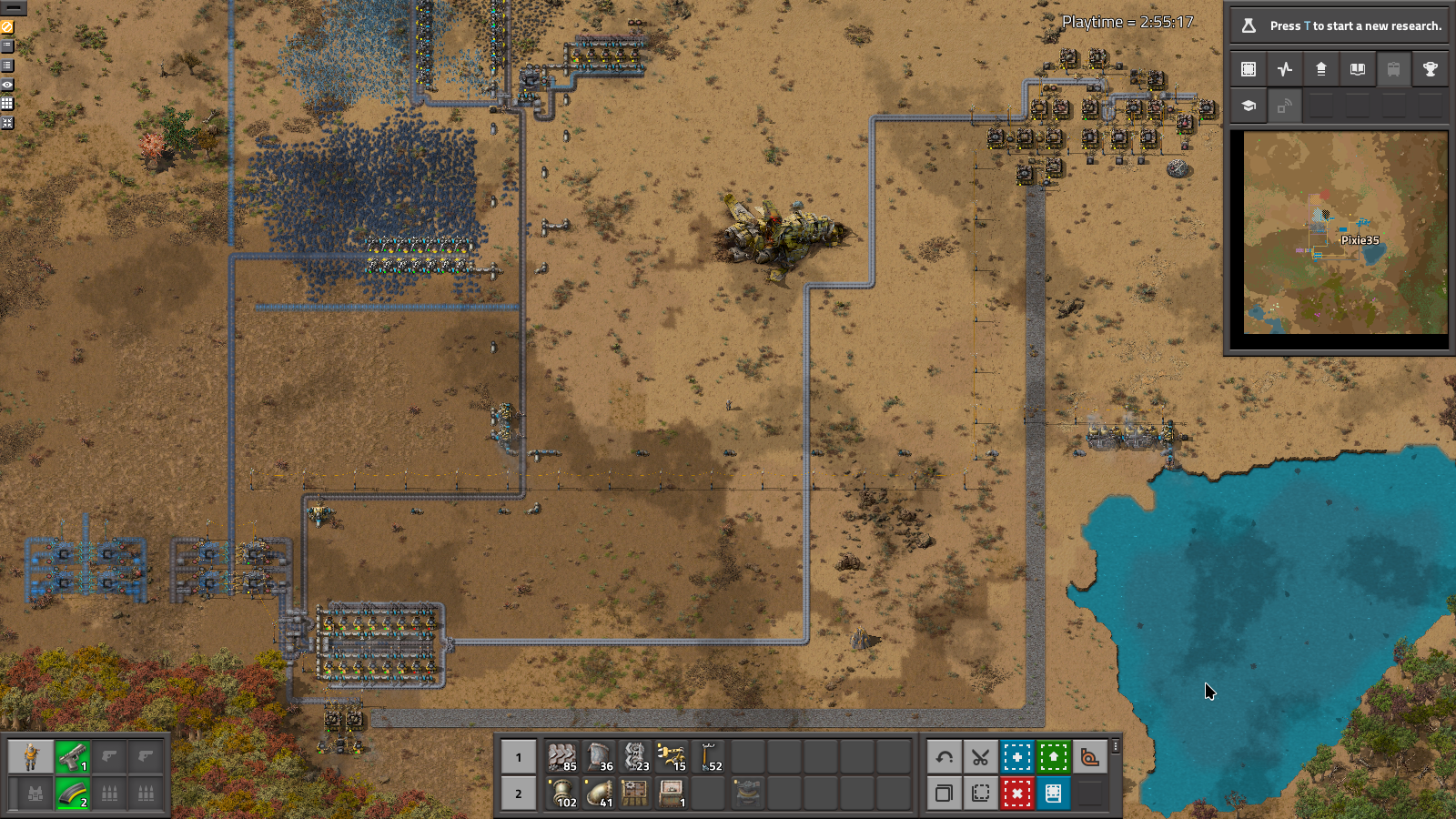Choose the pipe stack of 102
This screenshot has height=819, width=1456.
562,793
